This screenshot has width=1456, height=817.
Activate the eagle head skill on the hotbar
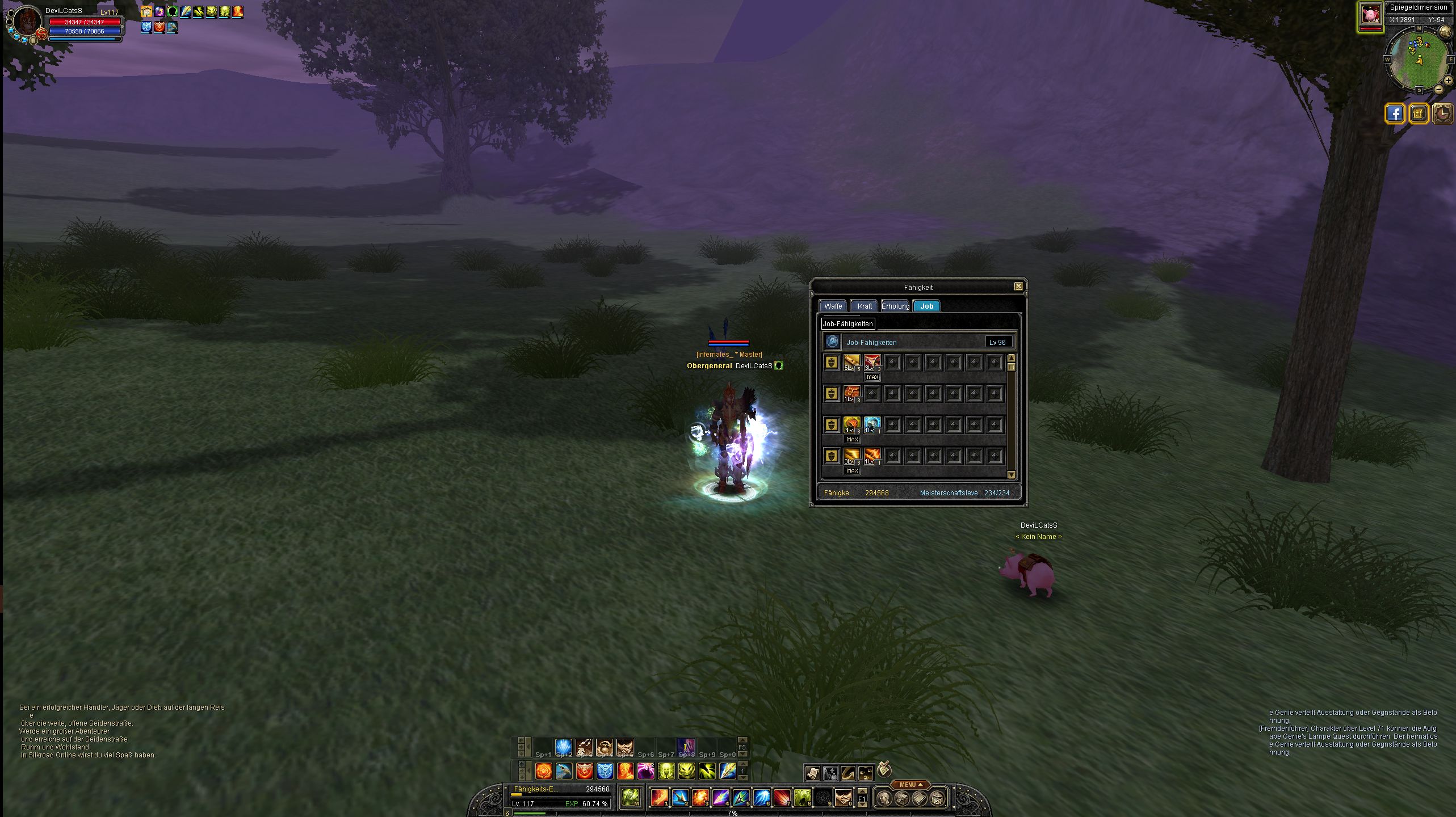pyautogui.click(x=564, y=770)
